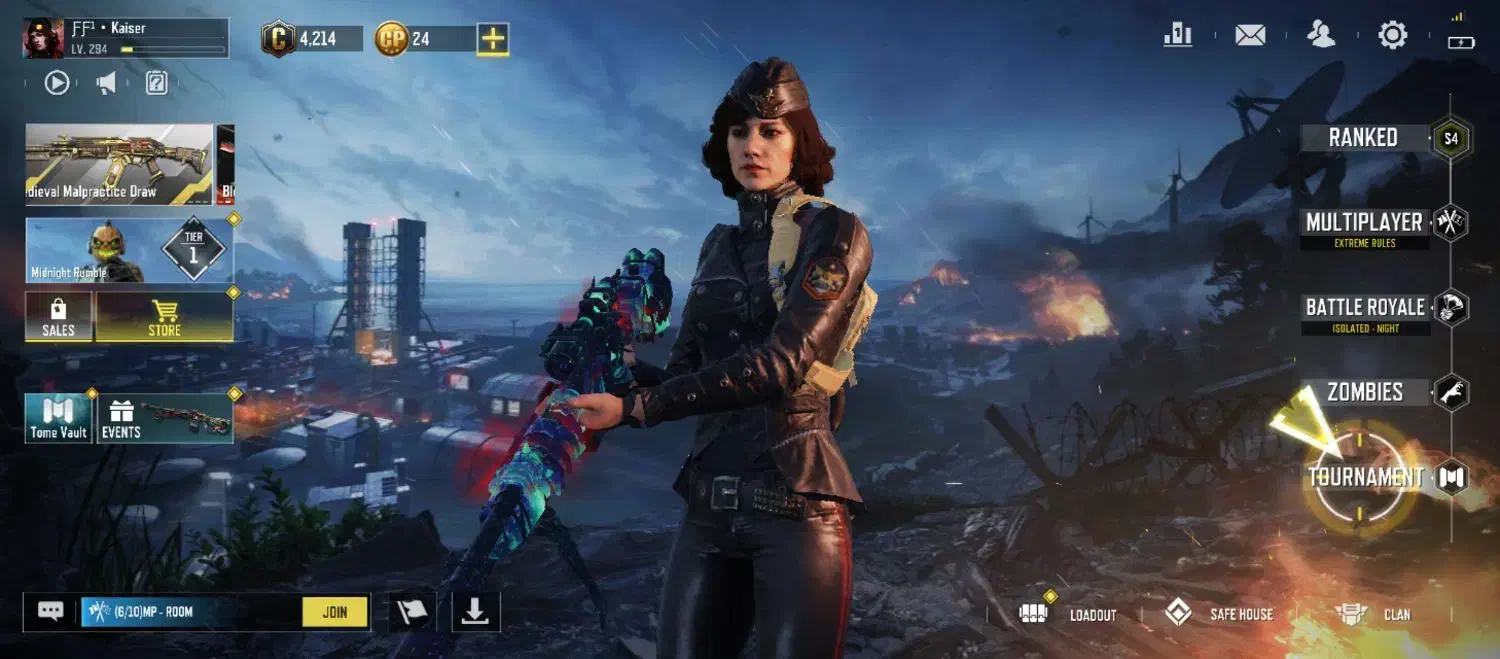Open the Sales shop
This screenshot has height=659, width=1500.
58,317
